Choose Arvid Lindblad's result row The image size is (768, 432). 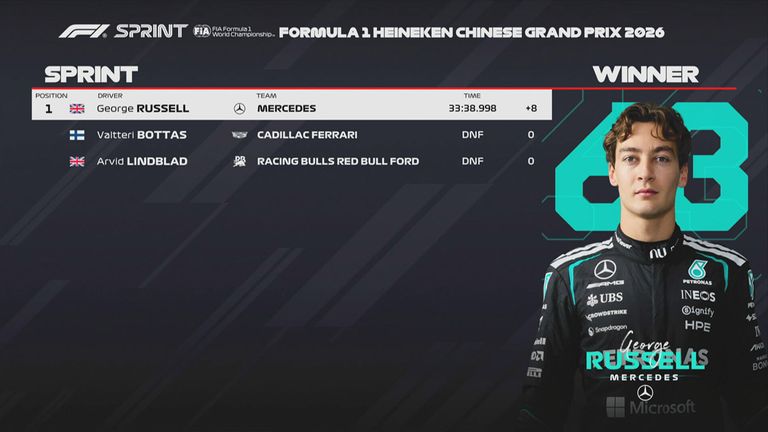(x=290, y=161)
